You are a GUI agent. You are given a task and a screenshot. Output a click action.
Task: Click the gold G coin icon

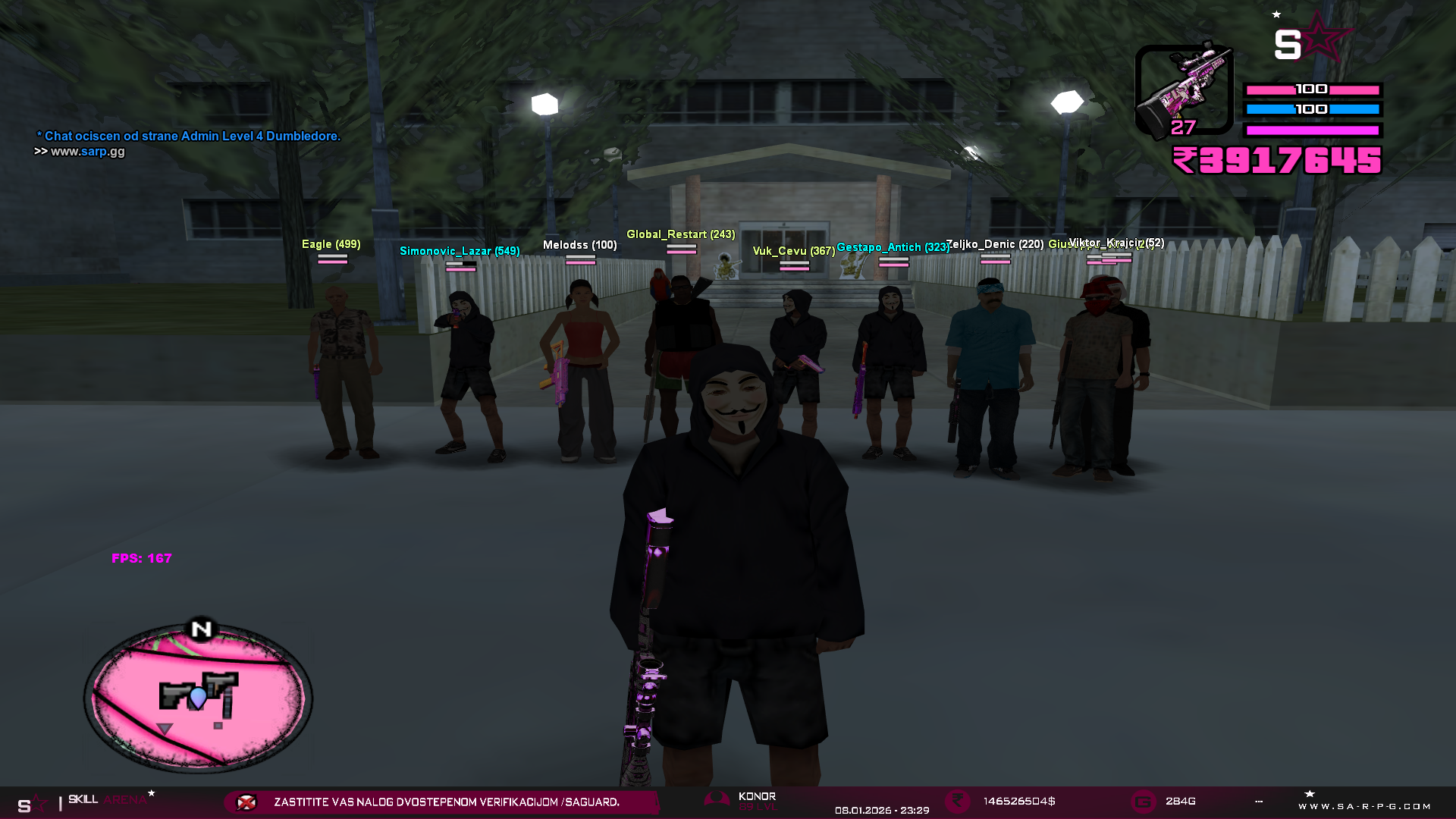point(1143,802)
